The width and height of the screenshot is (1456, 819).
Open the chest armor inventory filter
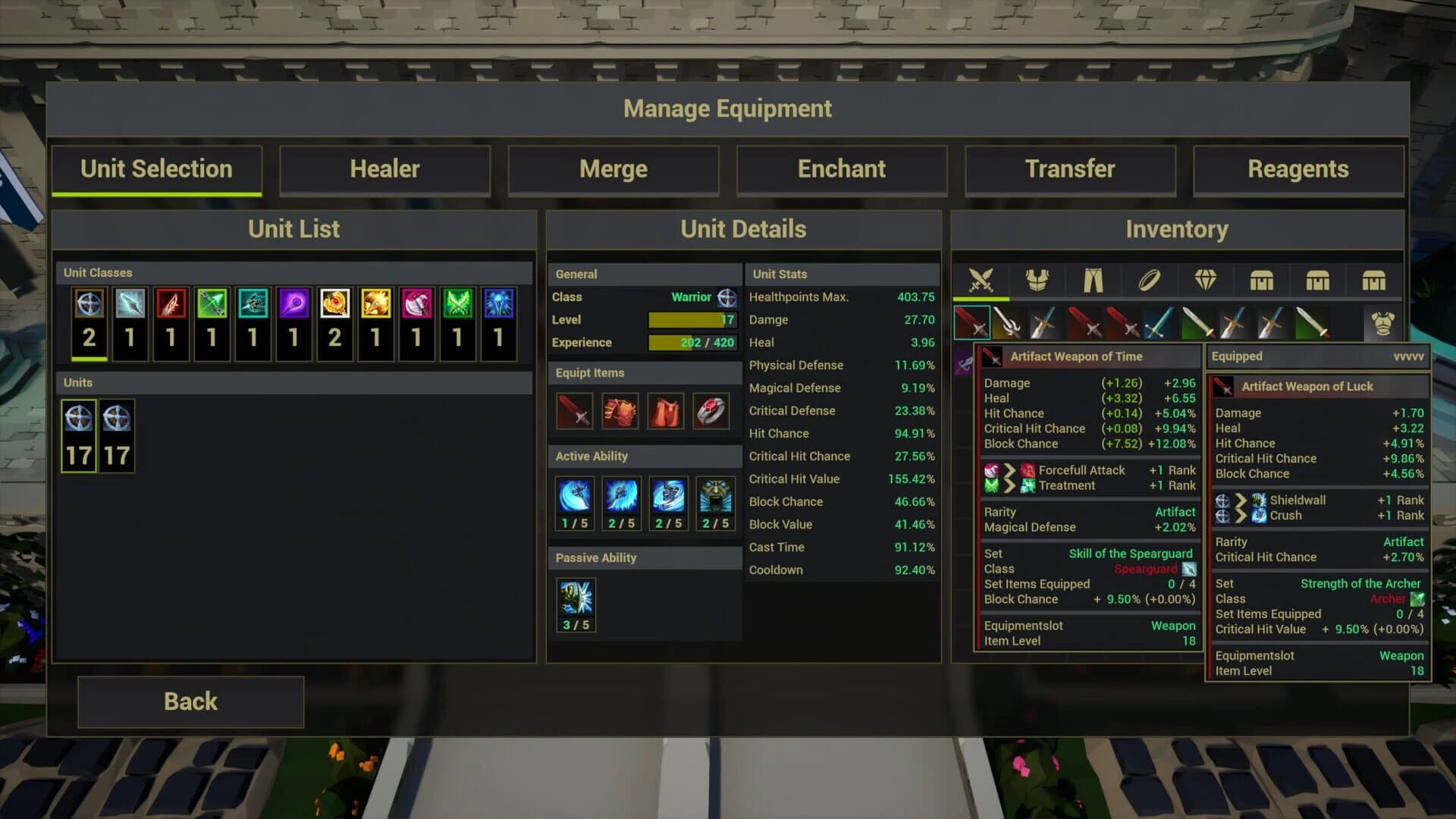coord(1039,280)
